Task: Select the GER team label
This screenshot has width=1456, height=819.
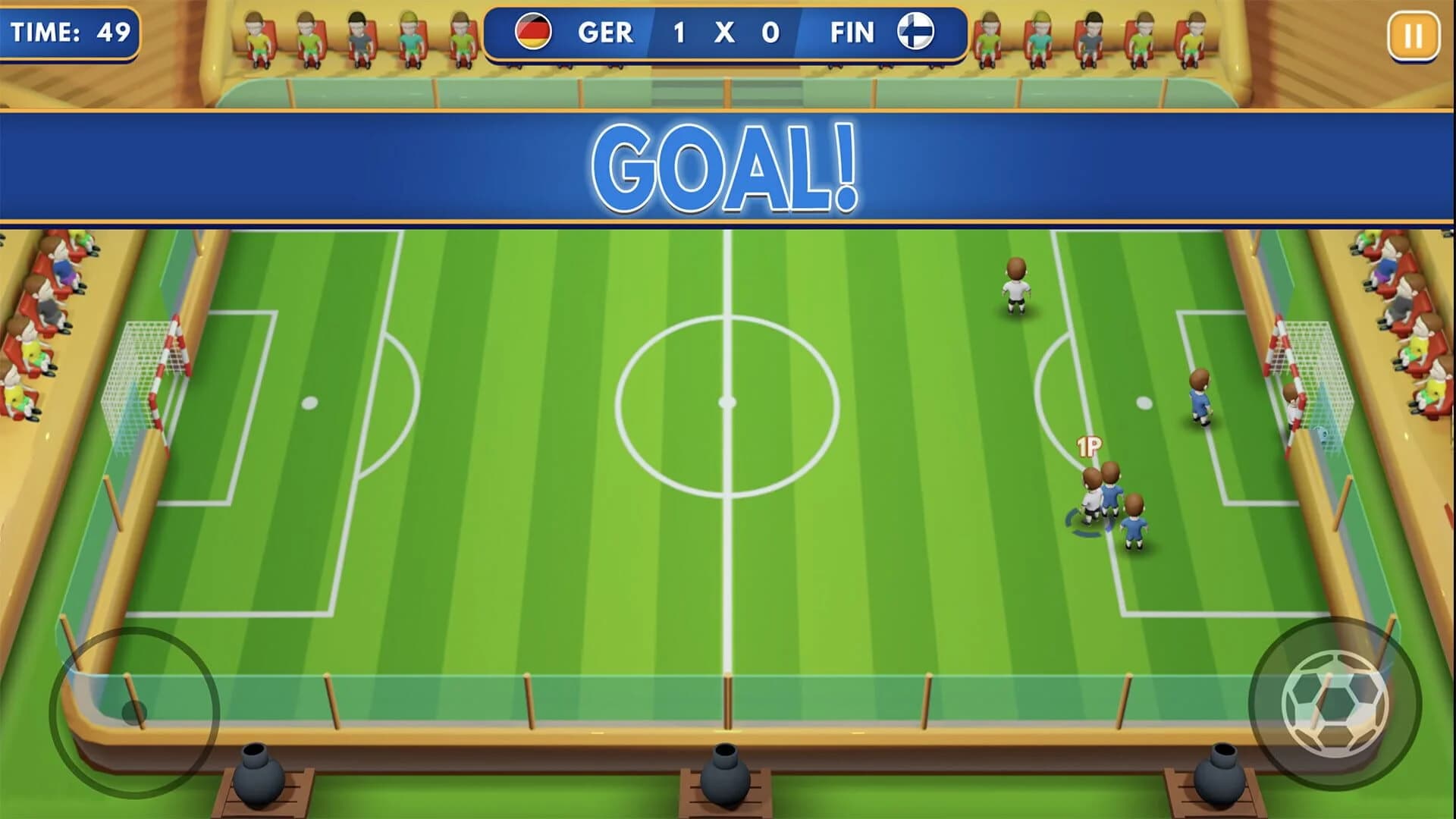Action: 607,33
